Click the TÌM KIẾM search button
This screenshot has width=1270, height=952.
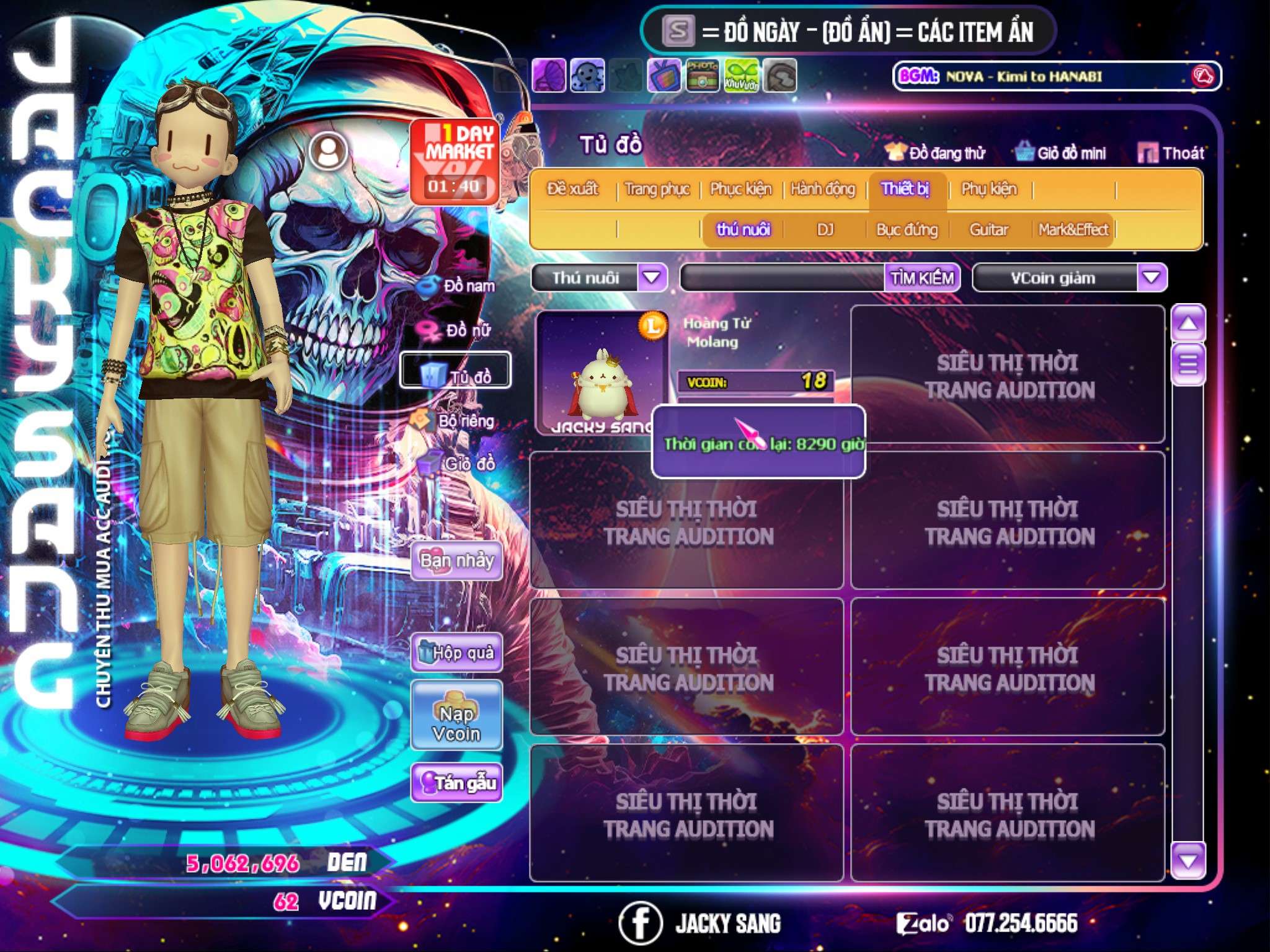[922, 278]
